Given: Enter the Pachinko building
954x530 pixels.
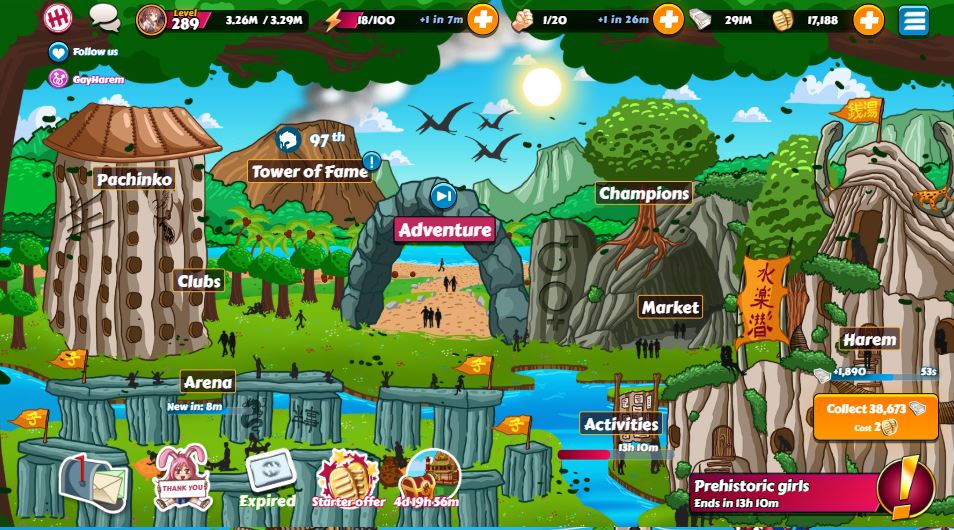Looking at the screenshot, I should click(134, 180).
